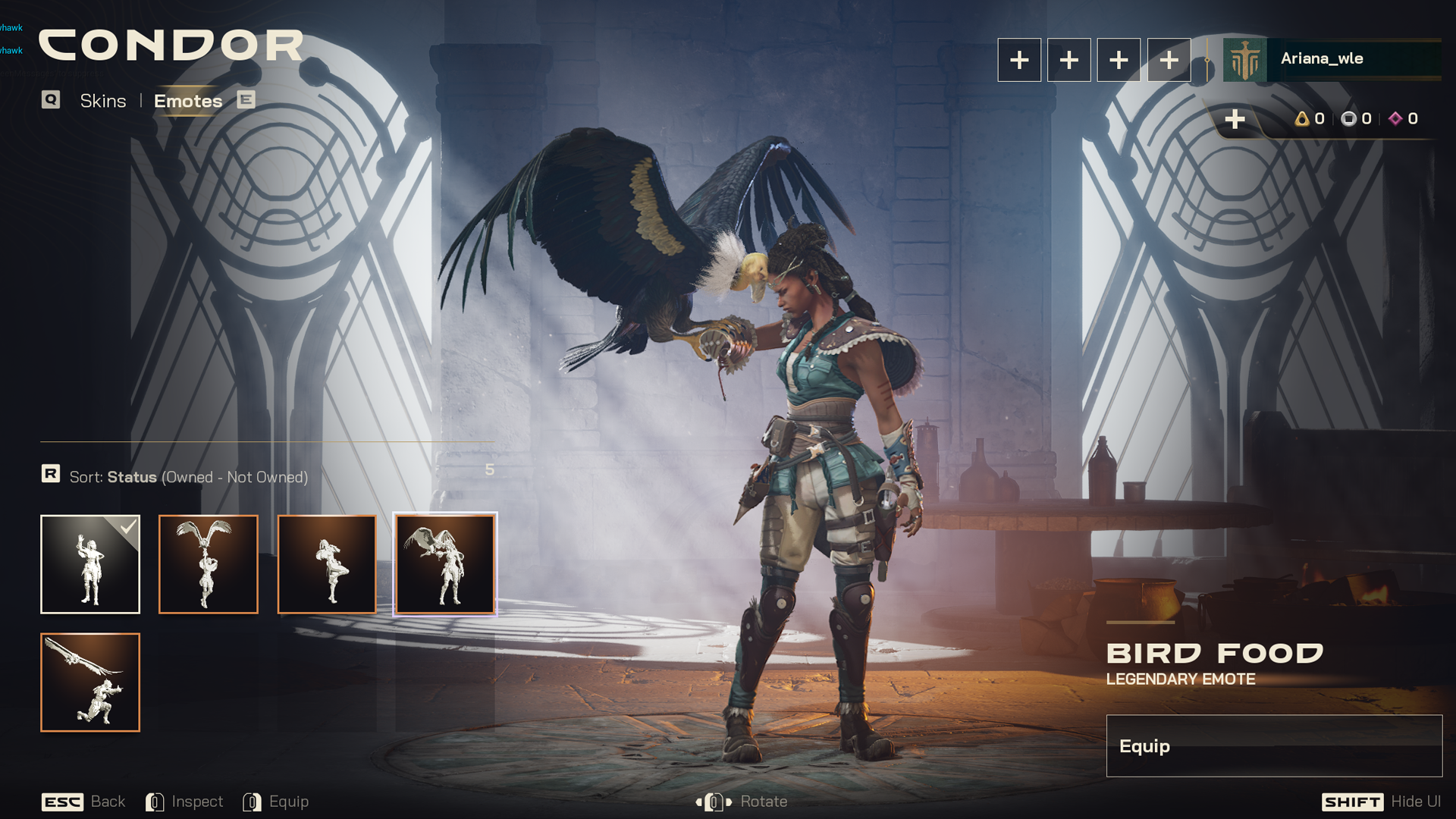Screen dimensions: 1456x819
Task: Choose the kneeling emote with flying condor
Action: [90, 682]
